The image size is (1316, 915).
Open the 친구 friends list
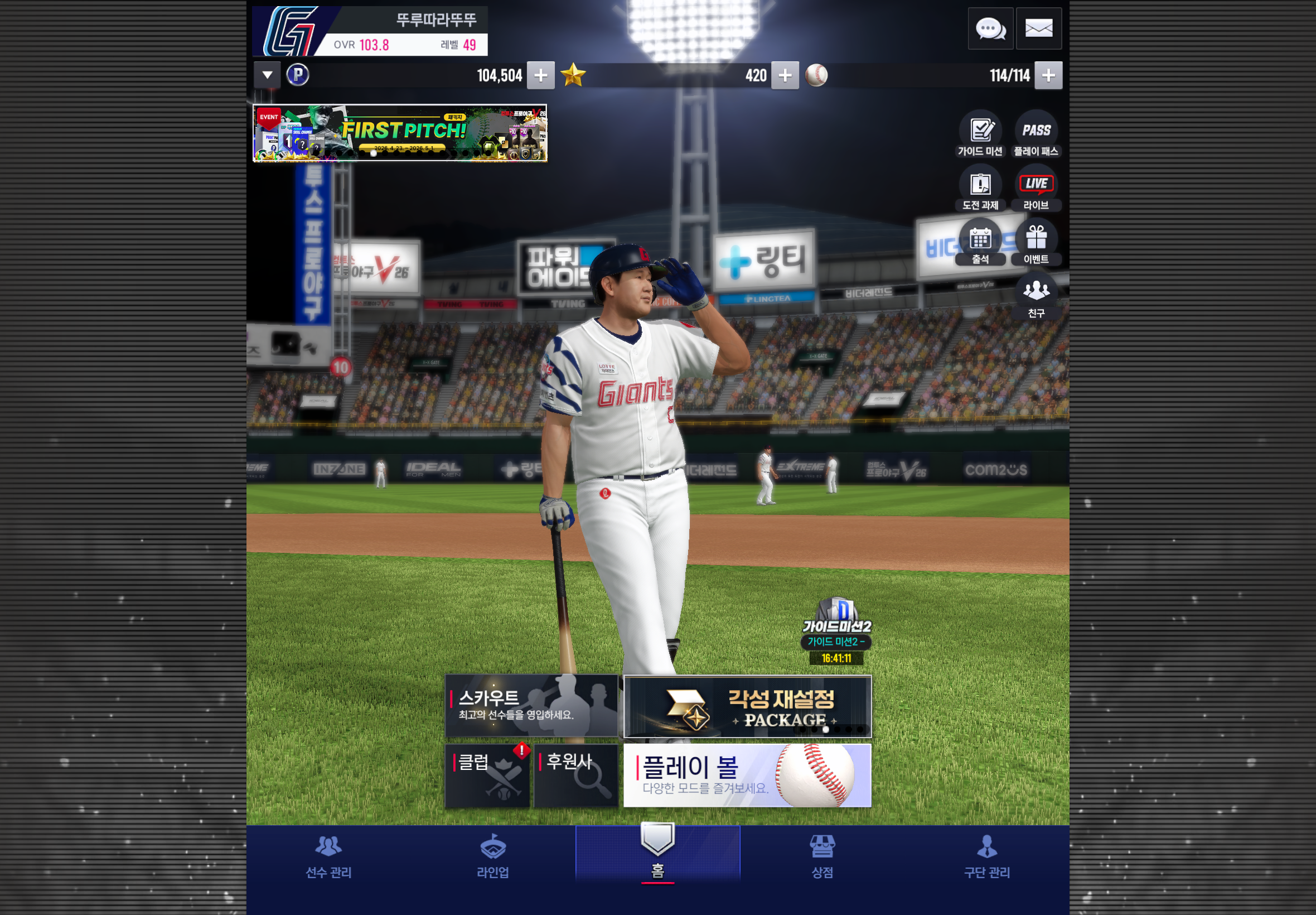(1036, 296)
